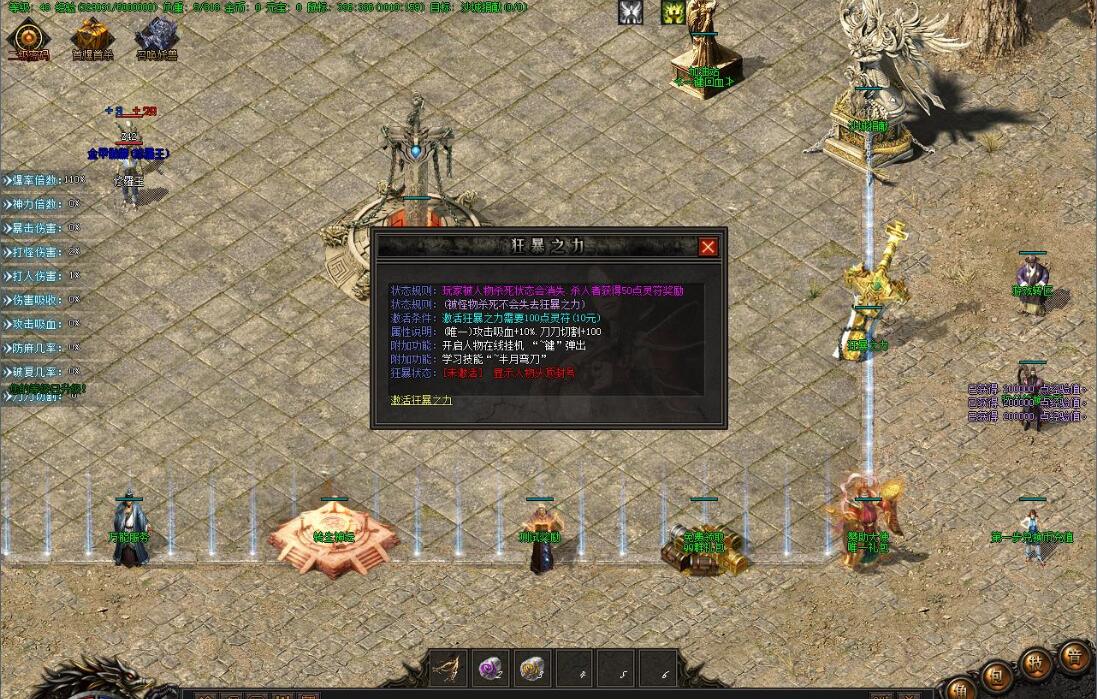Activate the 激活狂暴之力 link
Screen dimensions: 1097x699
pyautogui.click(x=421, y=400)
